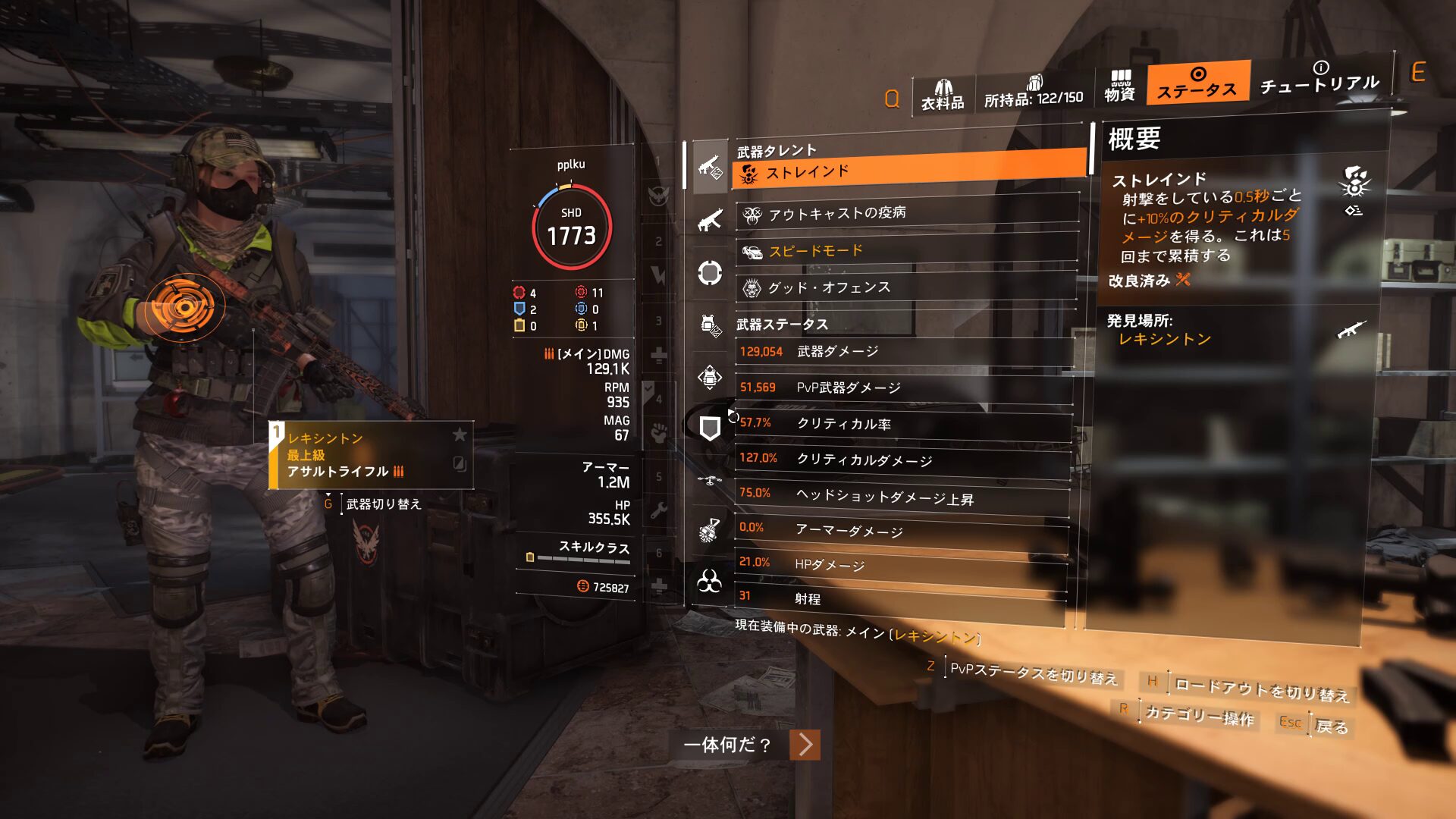Image resolution: width=1456 pixels, height=819 pixels.
Task: Open the 衣料品 apparel tab
Action: click(x=943, y=96)
